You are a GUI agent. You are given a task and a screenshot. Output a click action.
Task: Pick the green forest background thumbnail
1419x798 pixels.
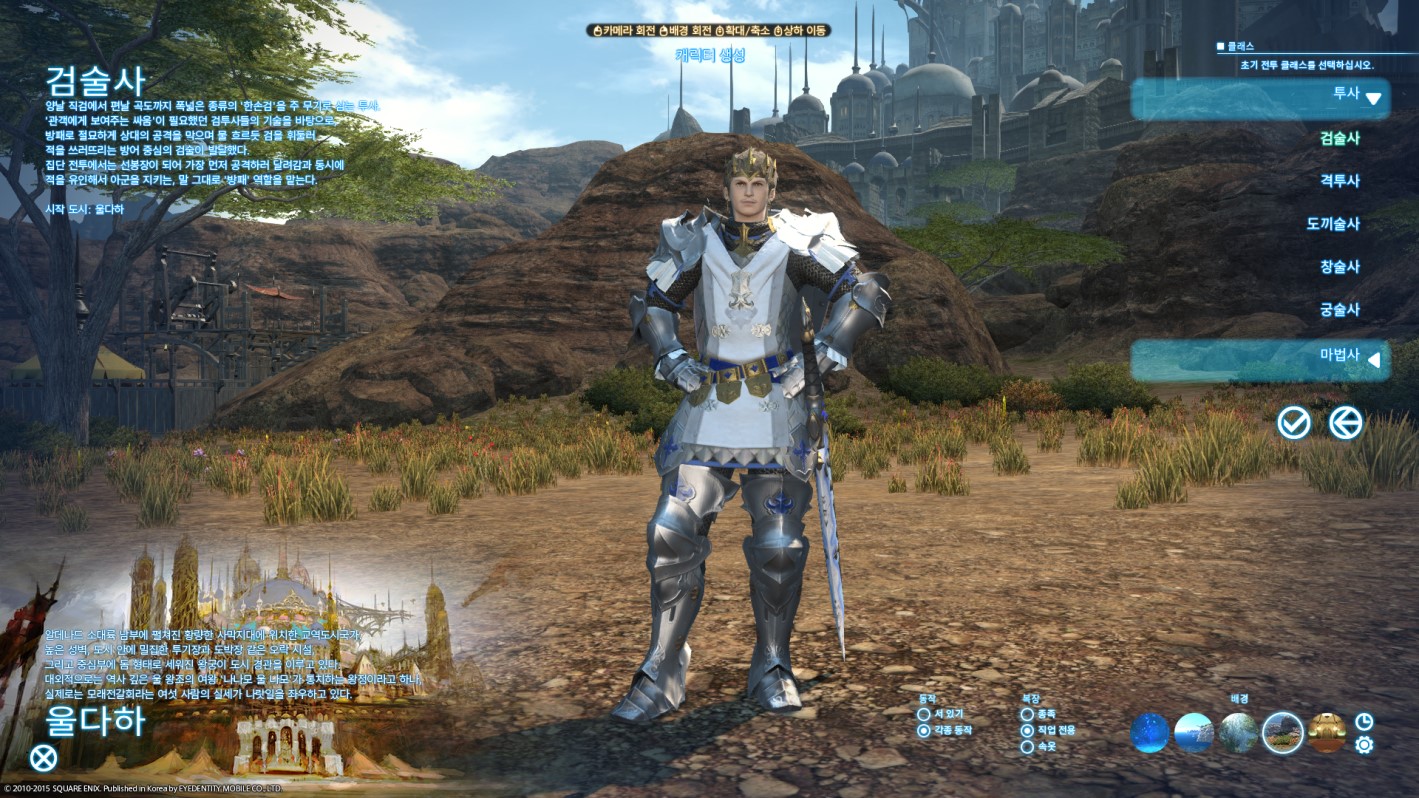[1238, 733]
